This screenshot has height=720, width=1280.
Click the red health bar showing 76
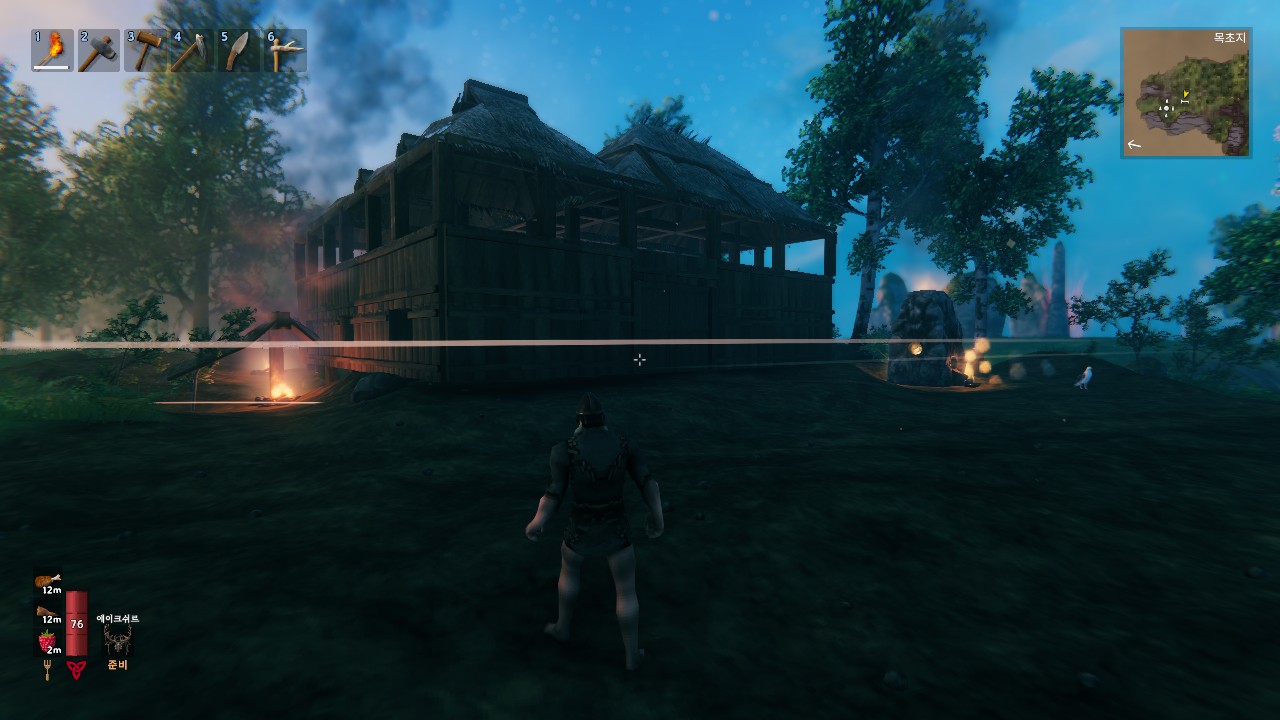(x=77, y=623)
